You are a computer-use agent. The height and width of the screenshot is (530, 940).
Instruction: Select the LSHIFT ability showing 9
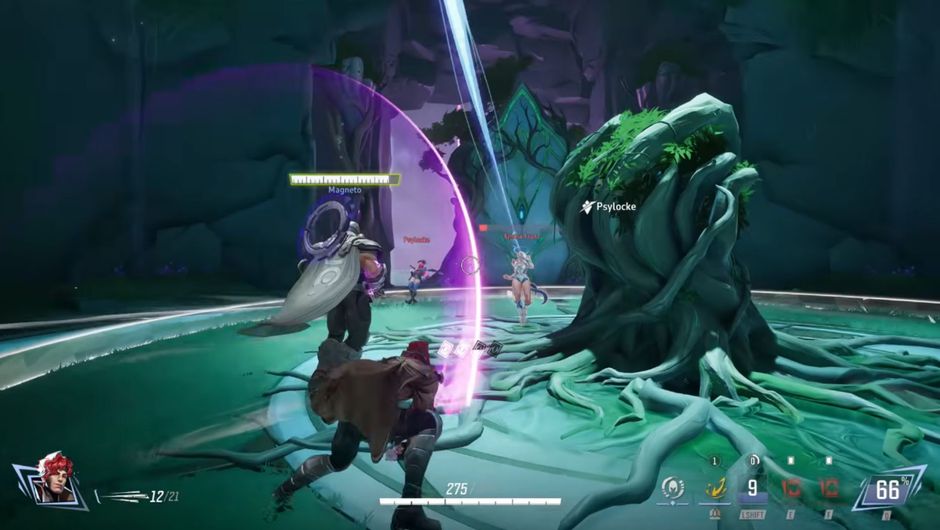tap(752, 489)
